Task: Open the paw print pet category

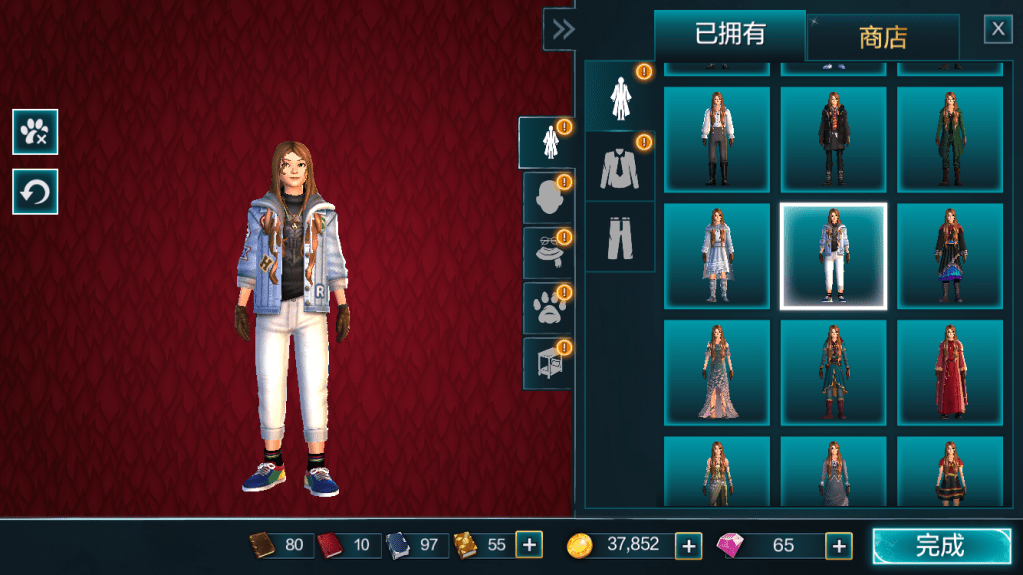Action: point(547,307)
